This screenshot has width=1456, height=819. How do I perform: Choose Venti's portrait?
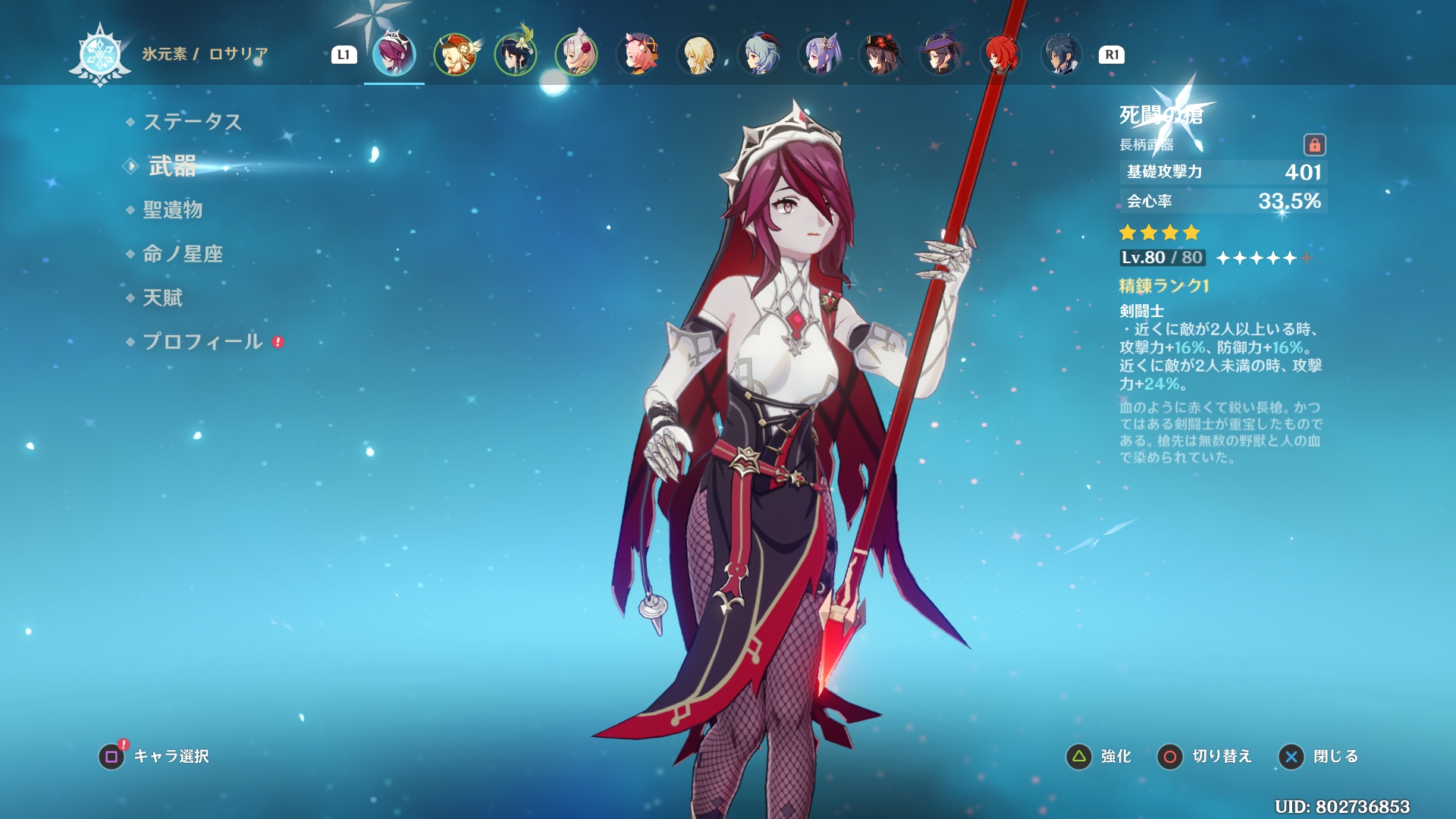[516, 55]
